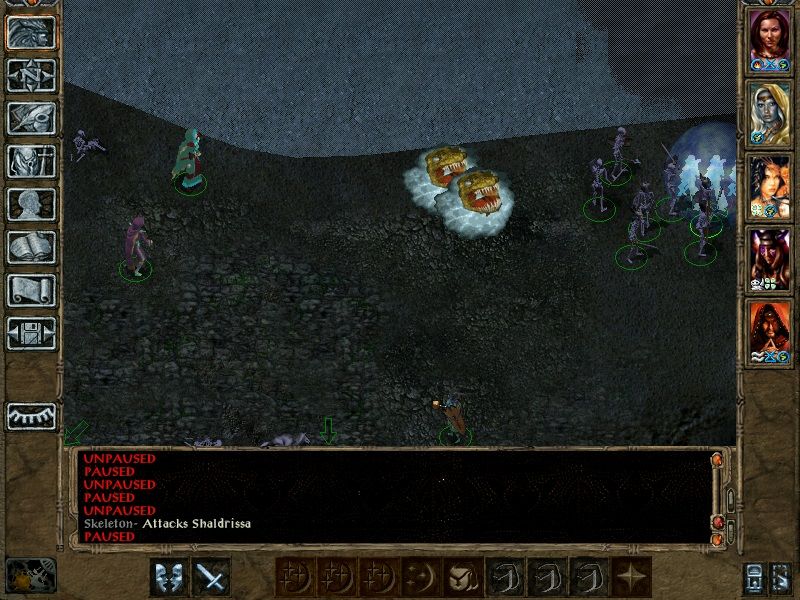
Task: Open the mage spellbook
Action: pyautogui.click(x=31, y=247)
